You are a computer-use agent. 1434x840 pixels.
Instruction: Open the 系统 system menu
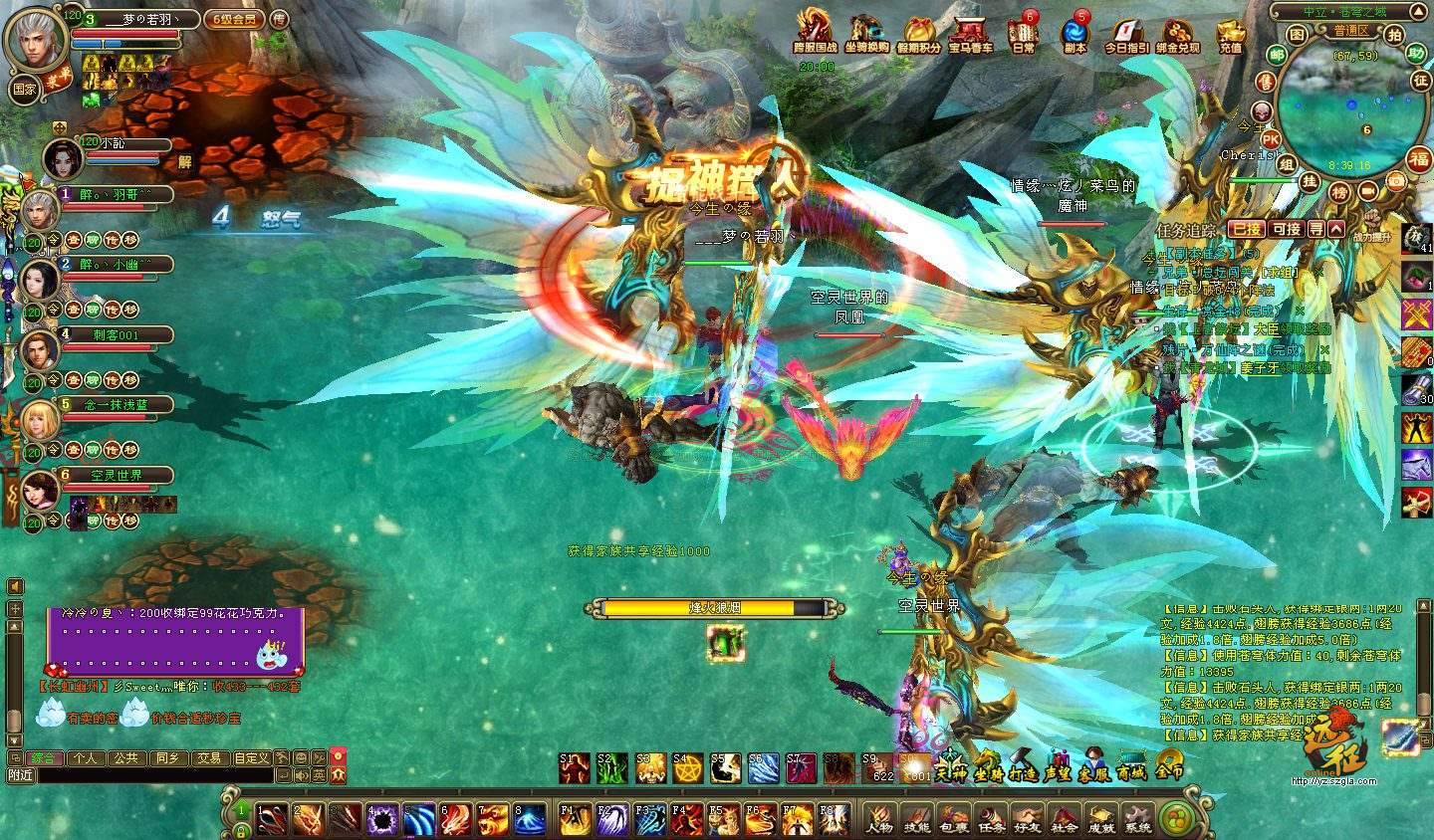(x=1137, y=816)
